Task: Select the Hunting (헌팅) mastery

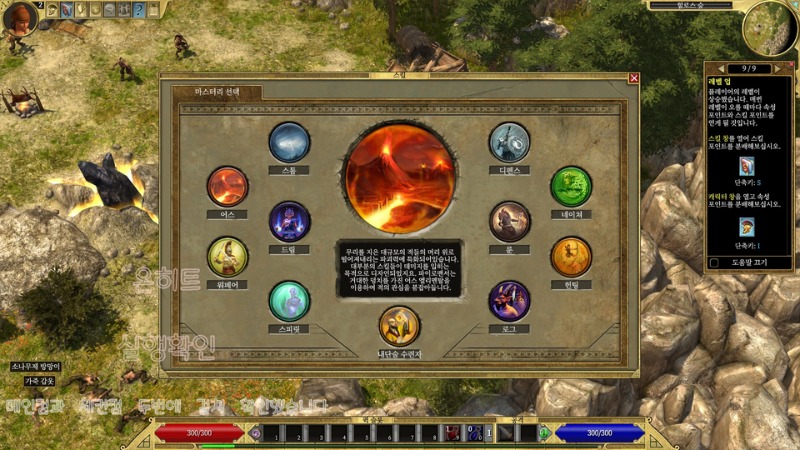Action: (571, 257)
